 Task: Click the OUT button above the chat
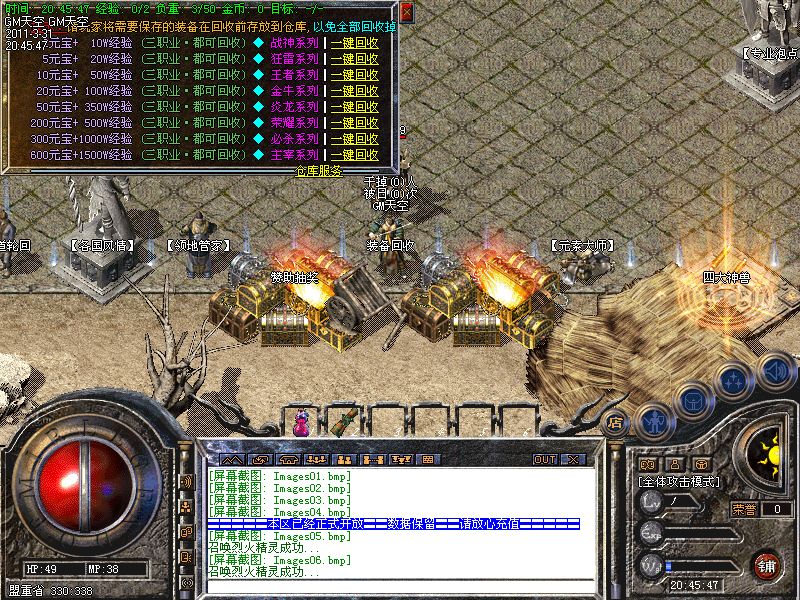[544, 460]
